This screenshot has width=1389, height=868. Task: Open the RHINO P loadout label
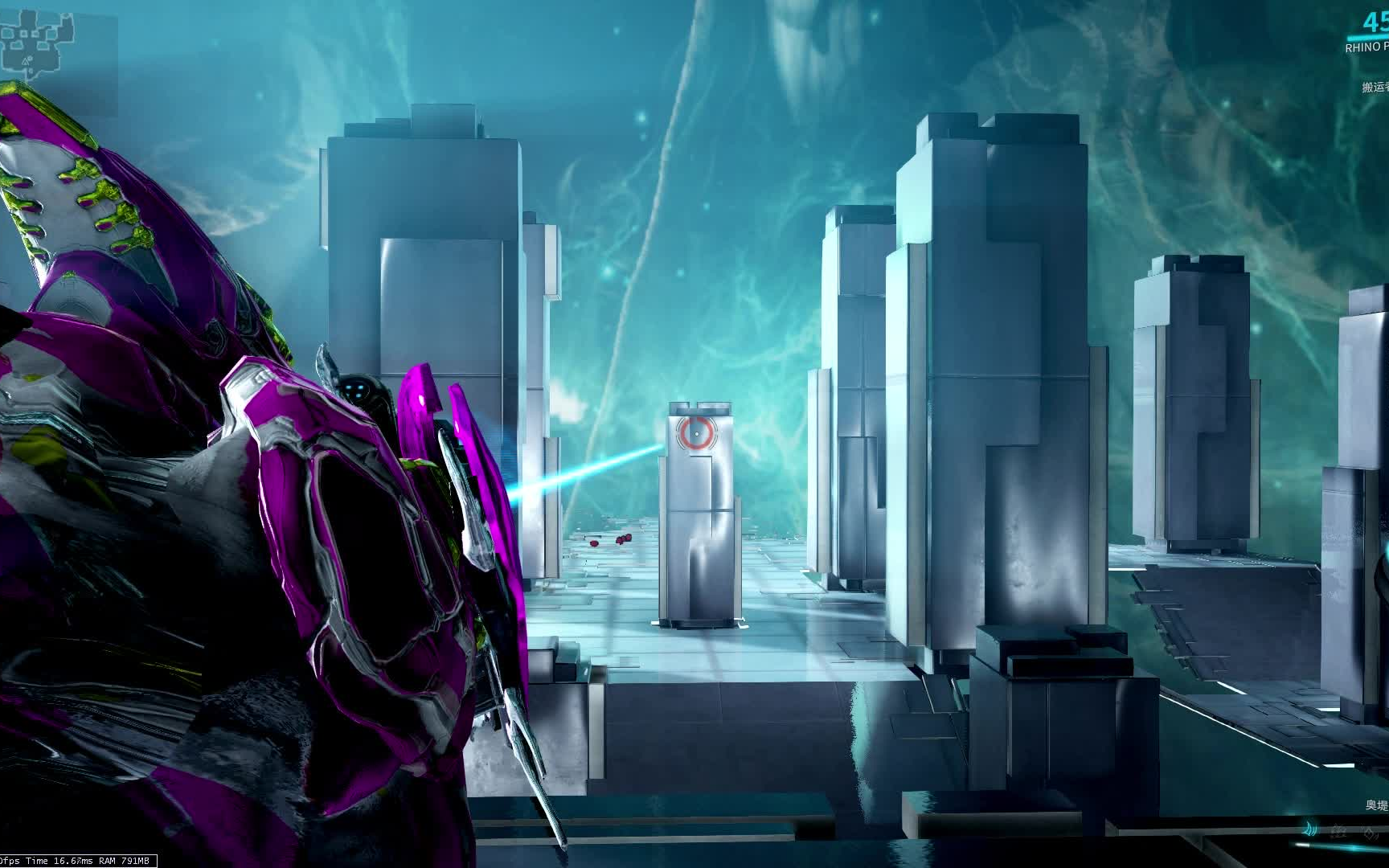(x=1366, y=47)
